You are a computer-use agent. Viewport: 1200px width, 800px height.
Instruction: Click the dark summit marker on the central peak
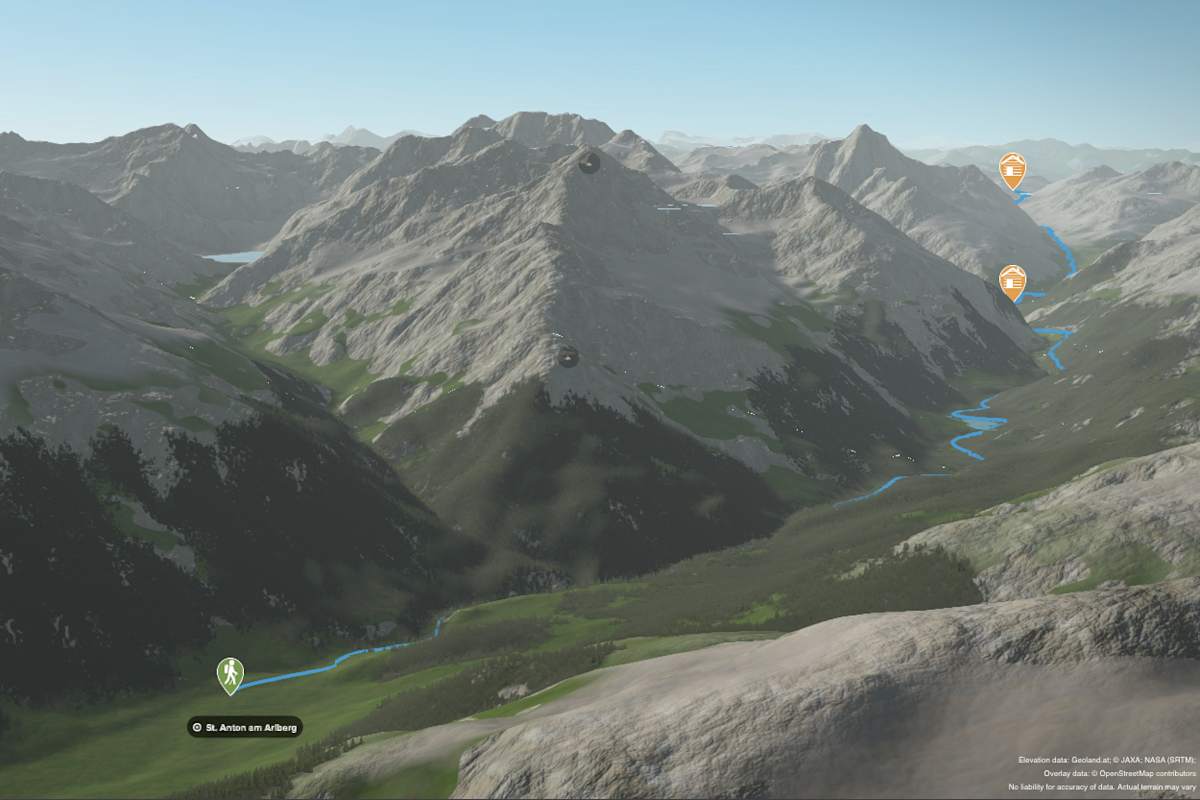coord(589,162)
